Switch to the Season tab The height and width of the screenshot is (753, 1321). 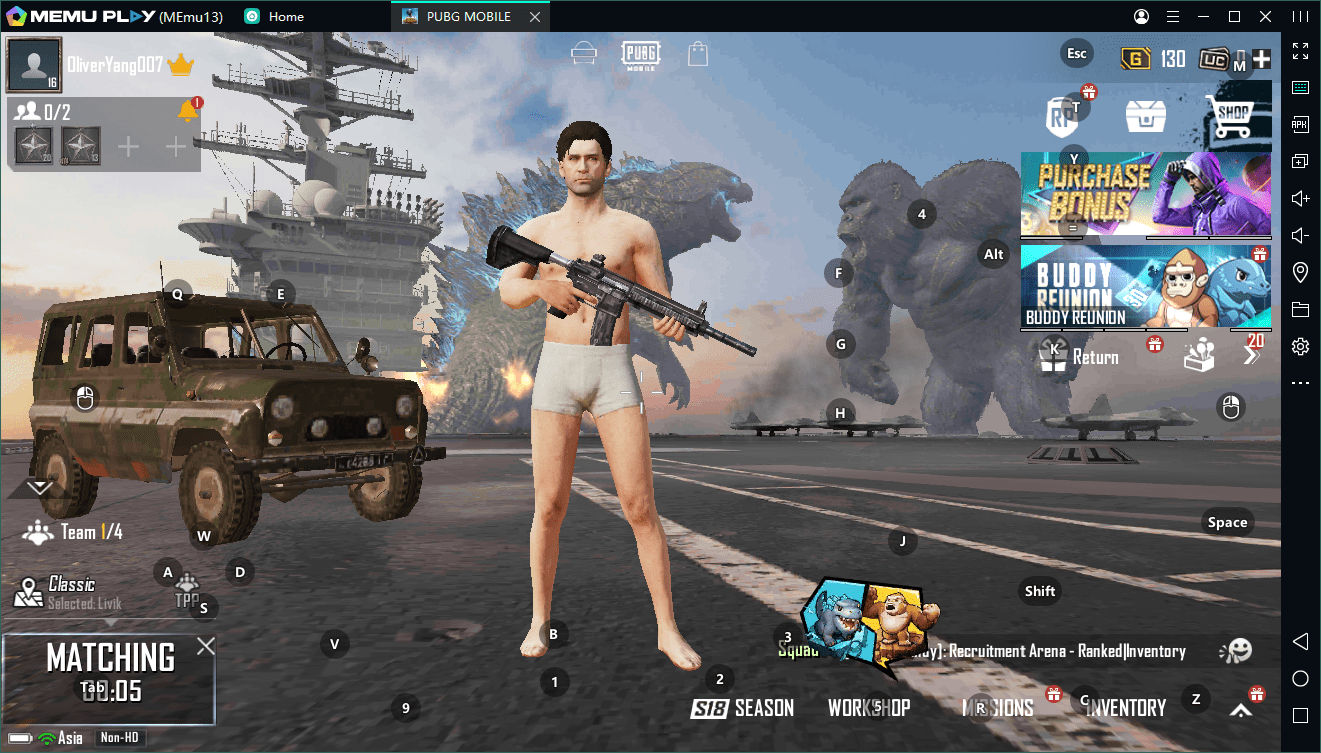coord(742,708)
